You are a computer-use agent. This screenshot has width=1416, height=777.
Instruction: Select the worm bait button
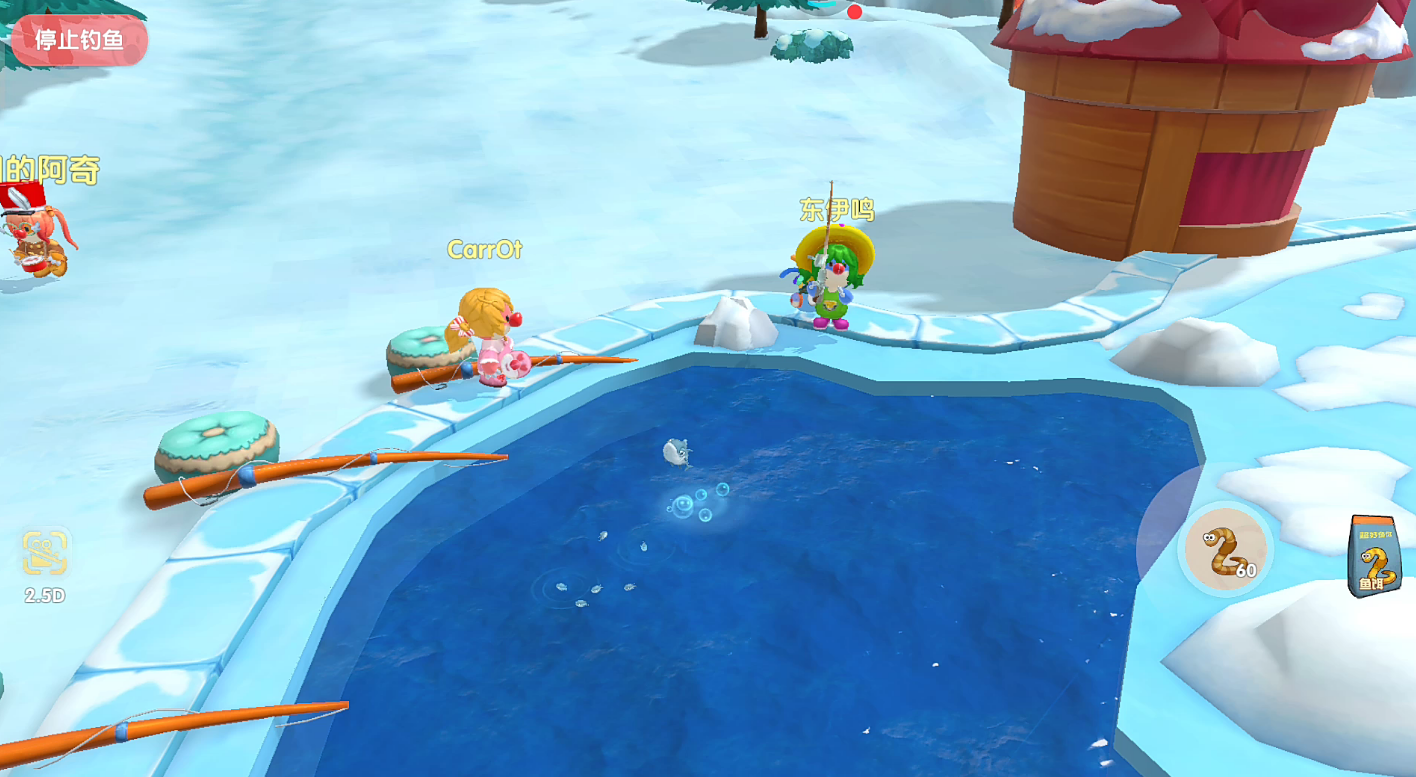[1226, 548]
